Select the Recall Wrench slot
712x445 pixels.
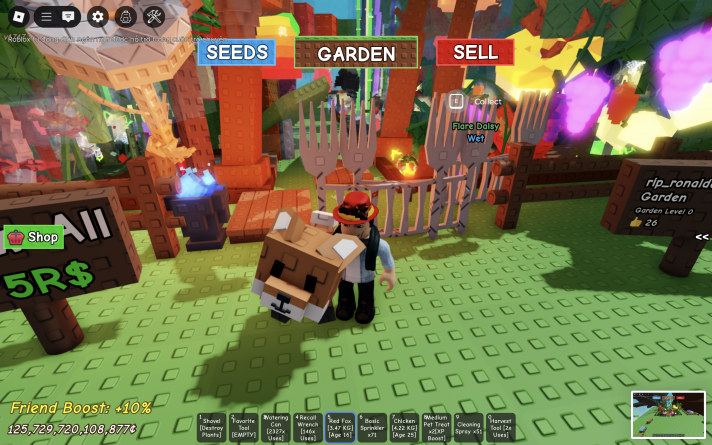307,428
